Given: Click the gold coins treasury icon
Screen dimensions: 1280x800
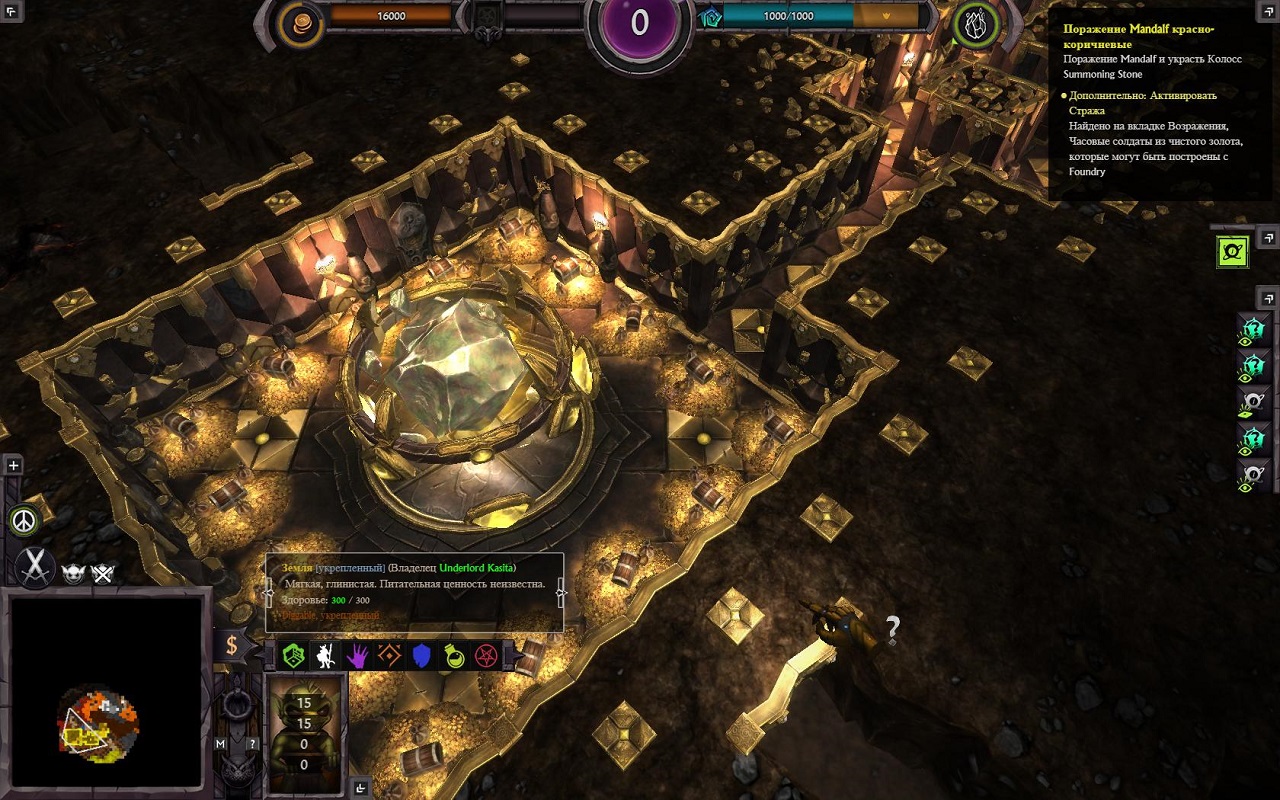Looking at the screenshot, I should pyautogui.click(x=299, y=24).
